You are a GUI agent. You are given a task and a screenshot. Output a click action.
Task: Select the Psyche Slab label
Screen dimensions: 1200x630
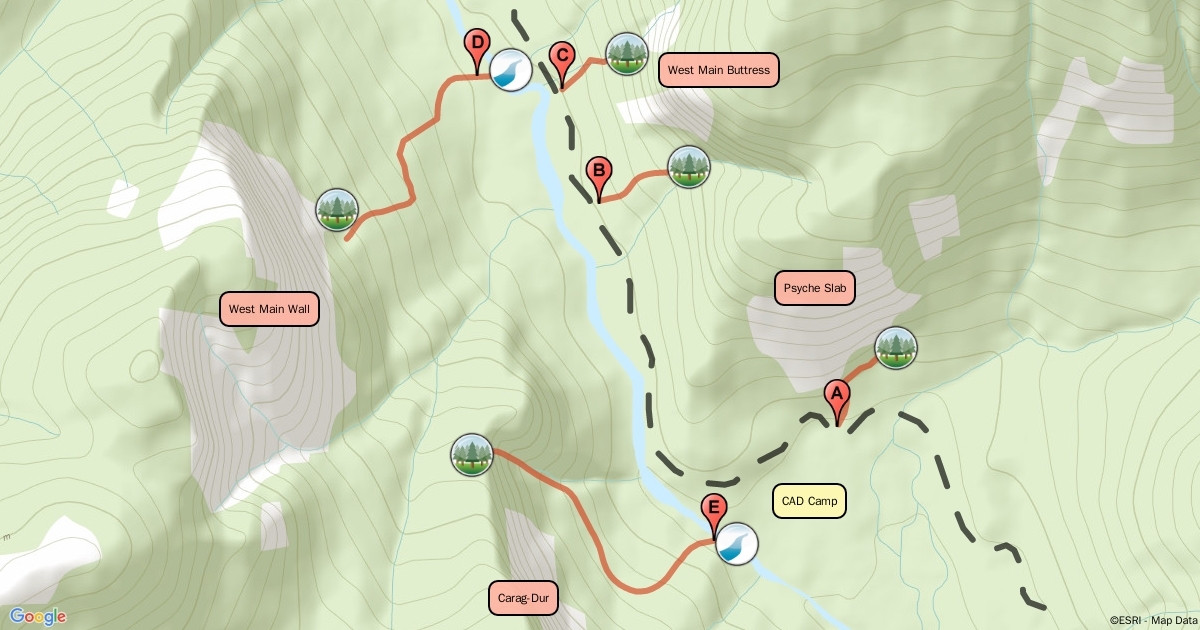815,288
